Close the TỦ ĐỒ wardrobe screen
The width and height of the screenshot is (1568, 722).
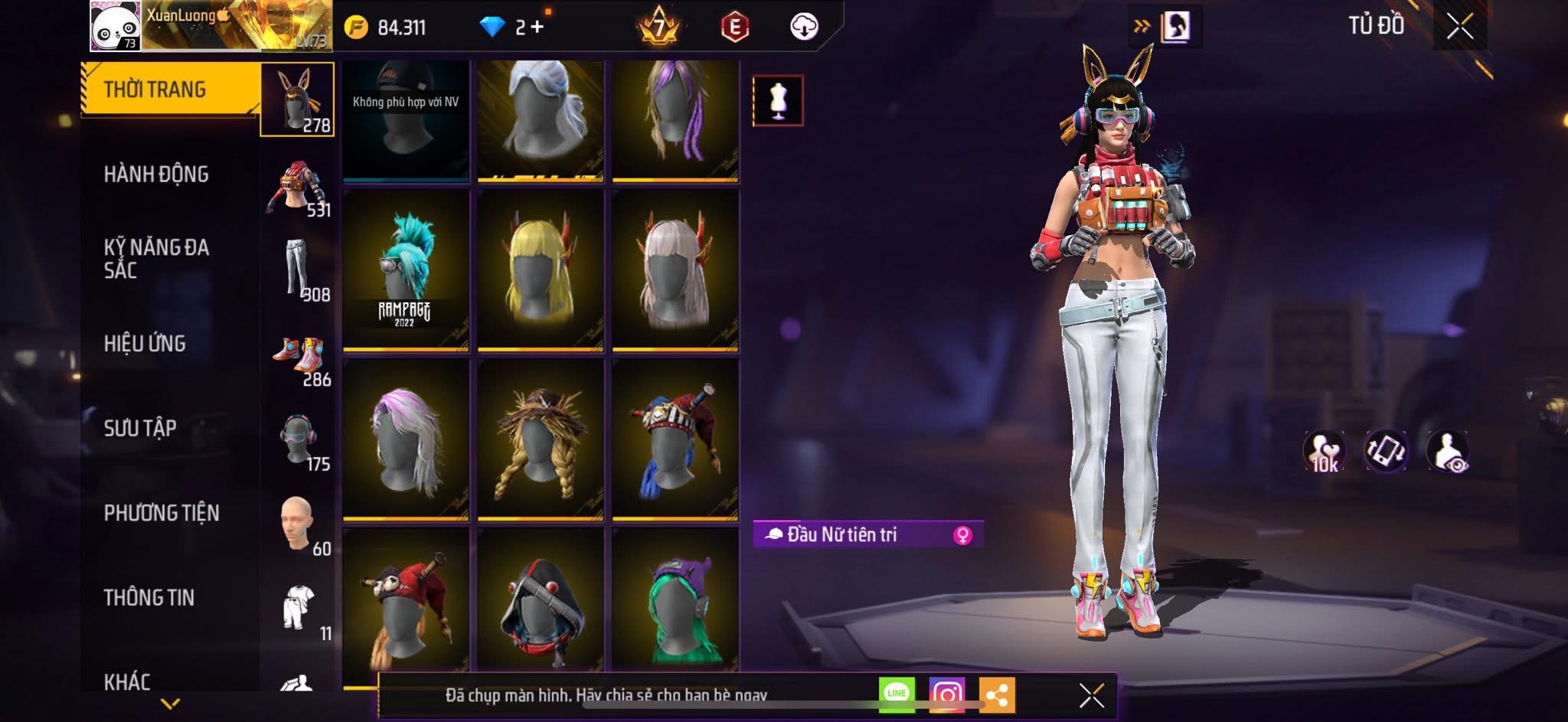(1459, 27)
